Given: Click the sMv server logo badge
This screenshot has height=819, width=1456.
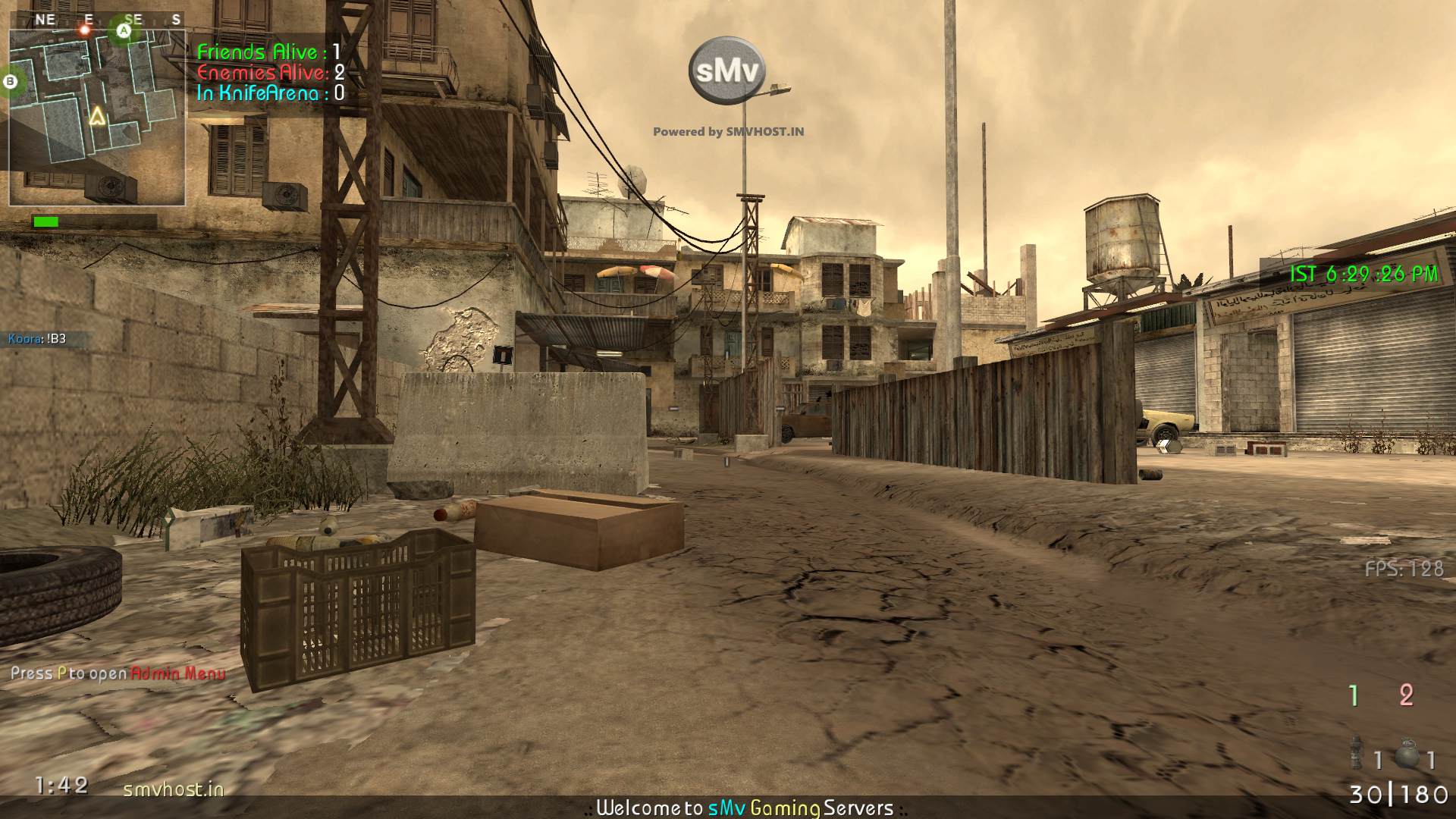Looking at the screenshot, I should click(x=726, y=71).
